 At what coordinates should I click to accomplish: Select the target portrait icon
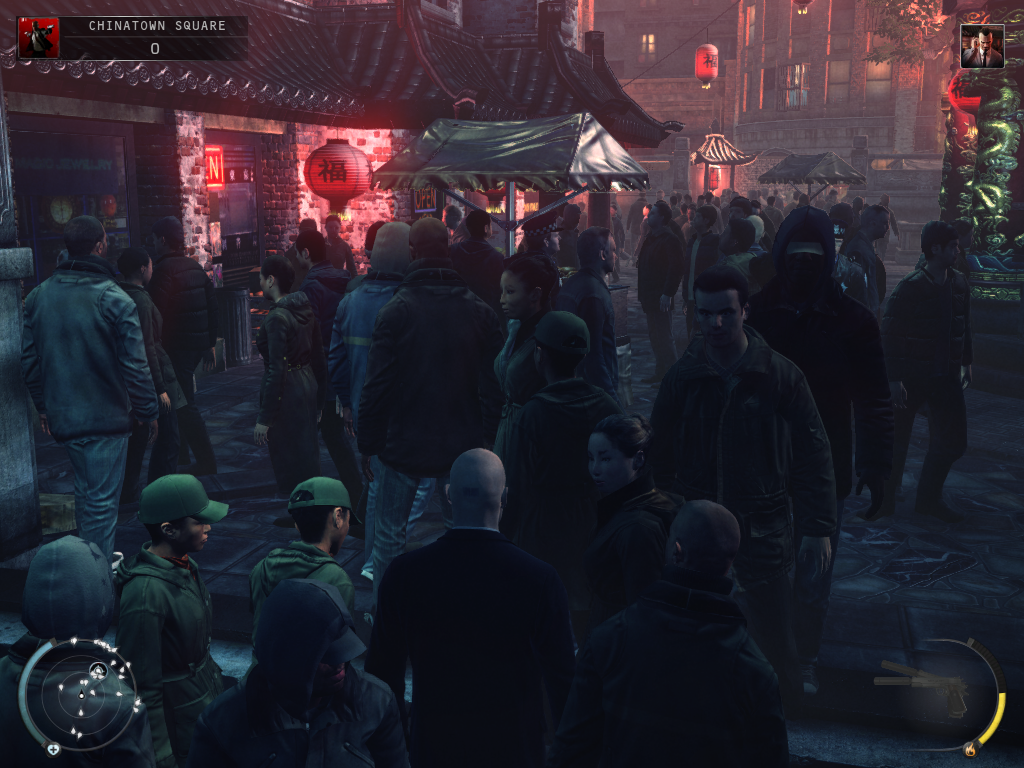(981, 46)
